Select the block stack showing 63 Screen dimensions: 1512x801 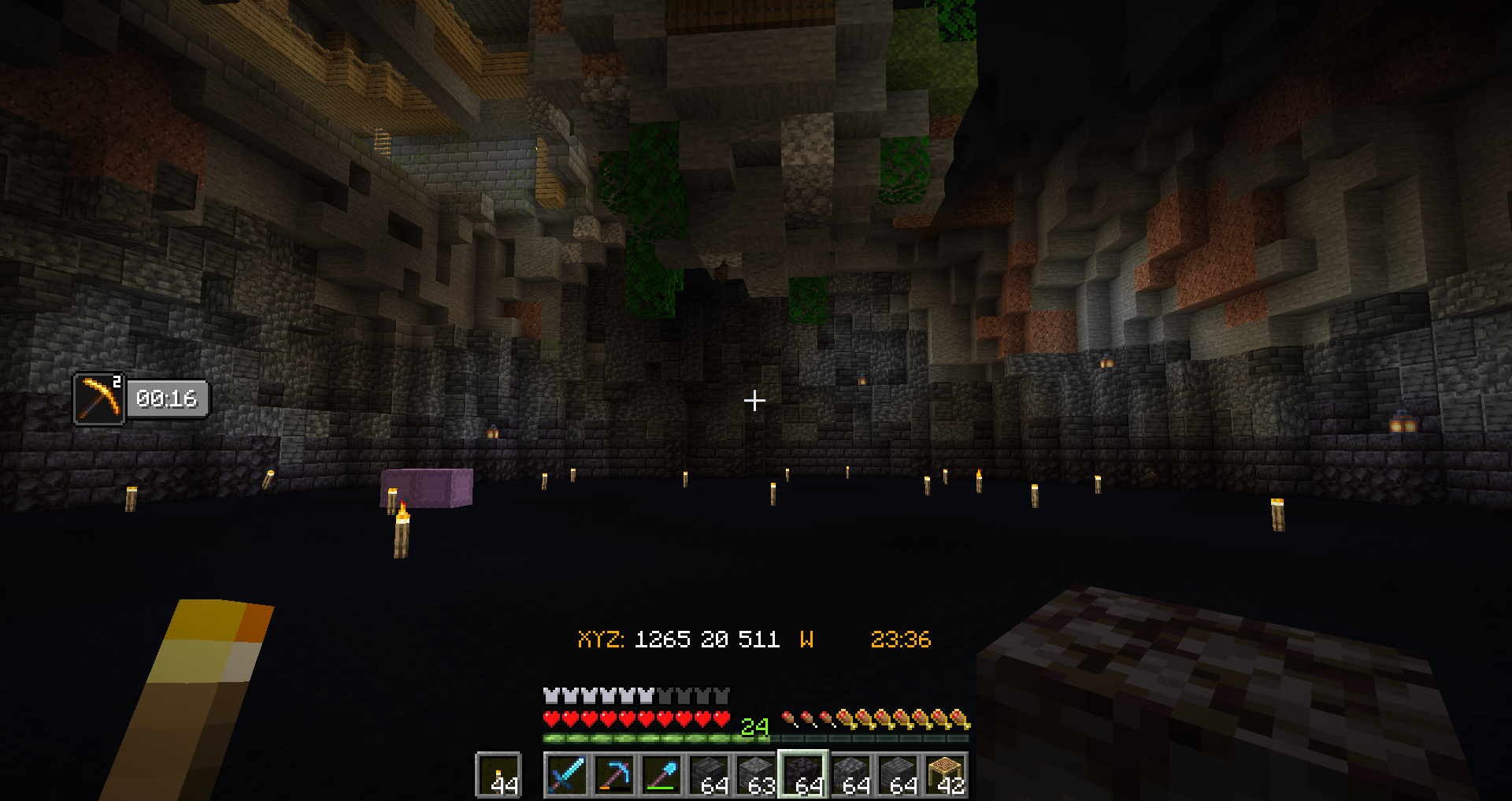pos(756,775)
